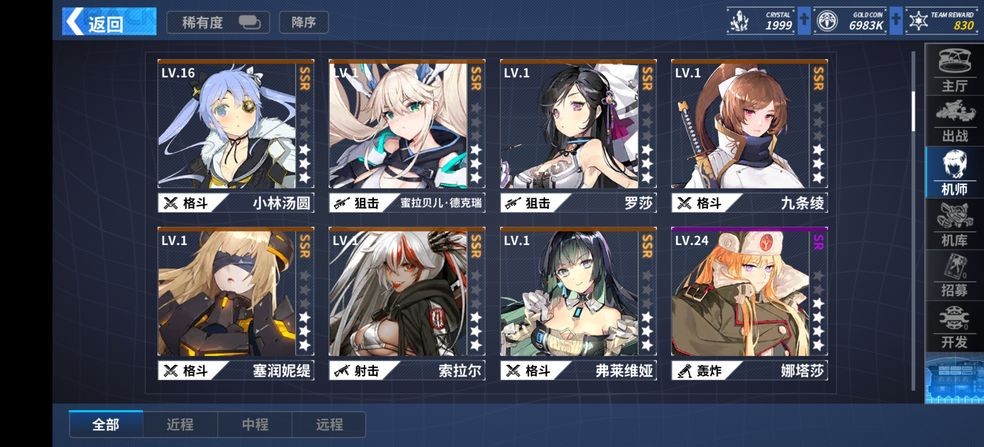Switch to the 中程 tab
This screenshot has width=984, height=447.
[x=255, y=424]
